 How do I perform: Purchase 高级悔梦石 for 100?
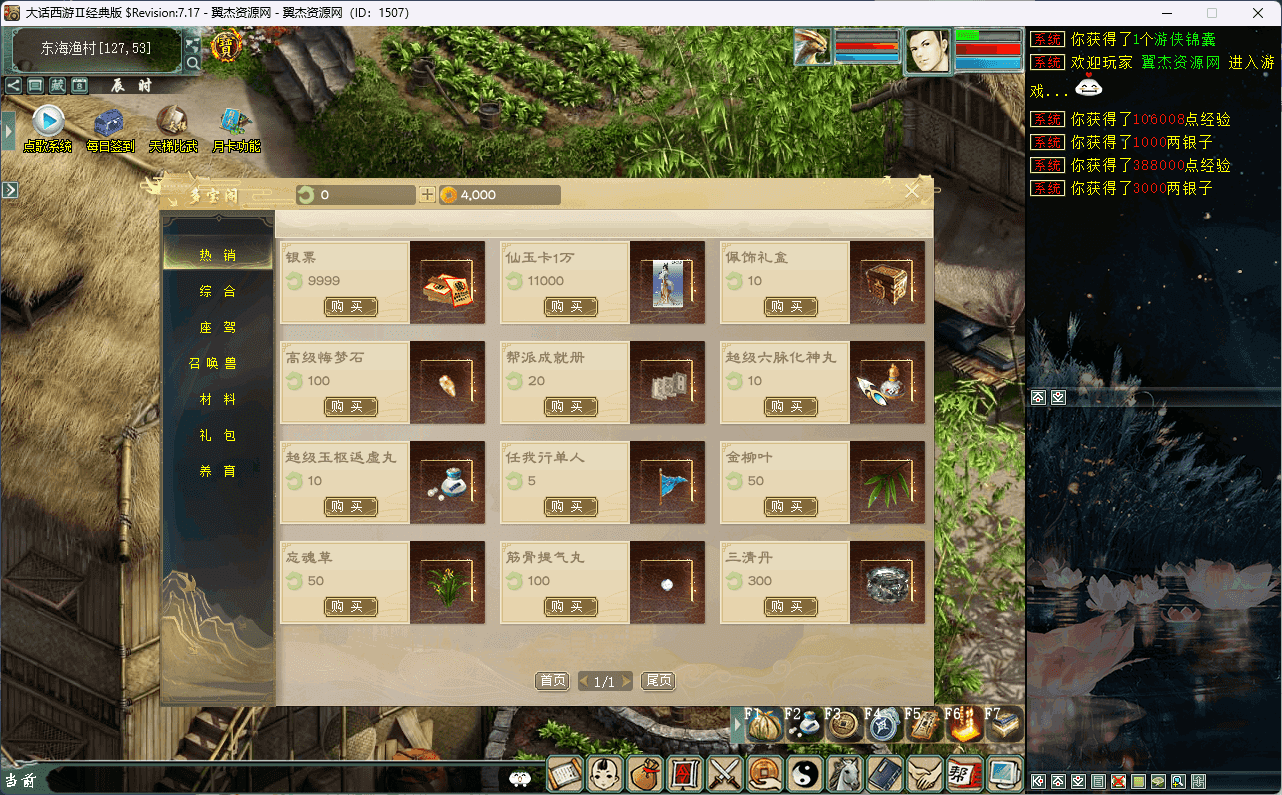[x=351, y=407]
